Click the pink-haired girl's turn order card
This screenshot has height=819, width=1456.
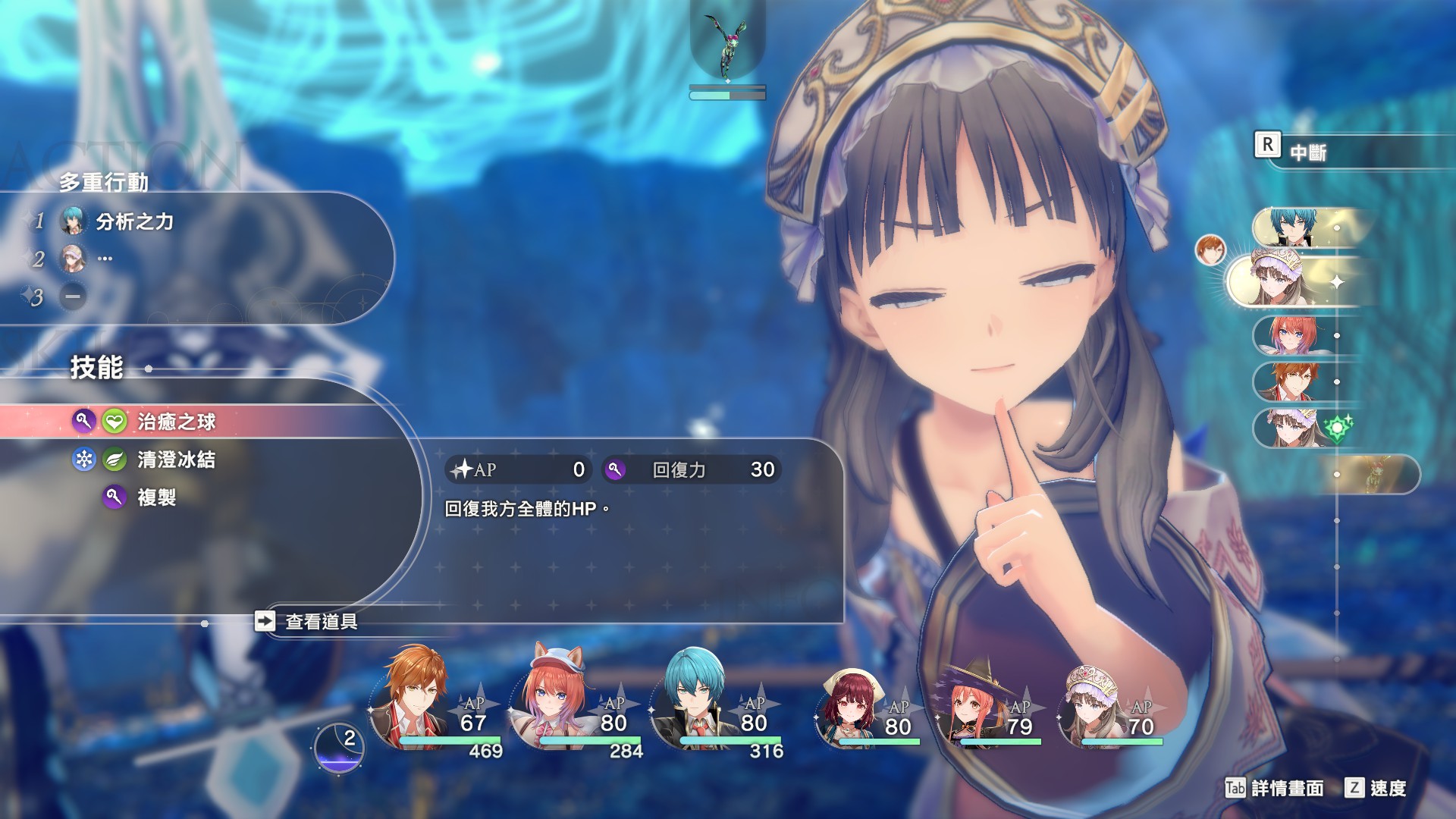click(x=1293, y=335)
